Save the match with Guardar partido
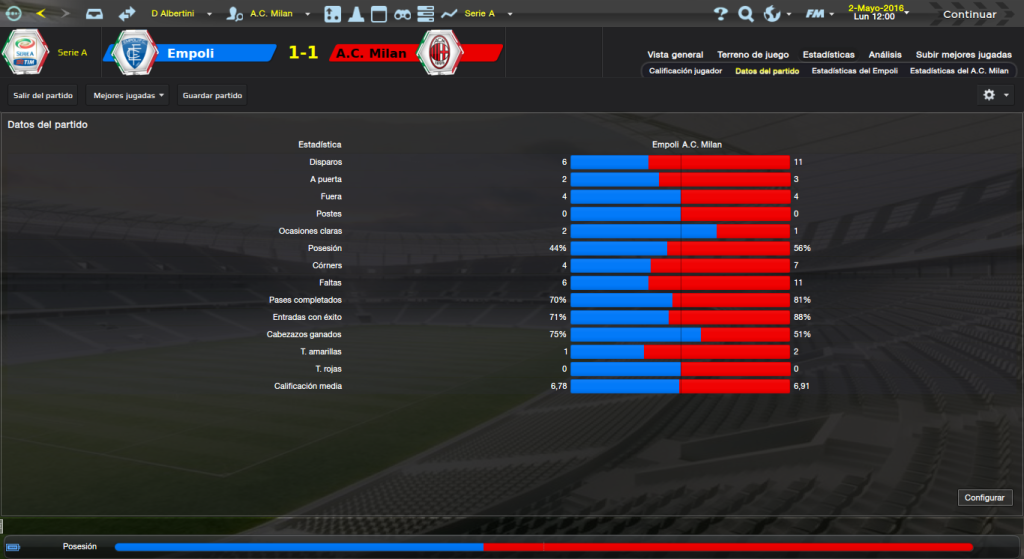 [211, 95]
